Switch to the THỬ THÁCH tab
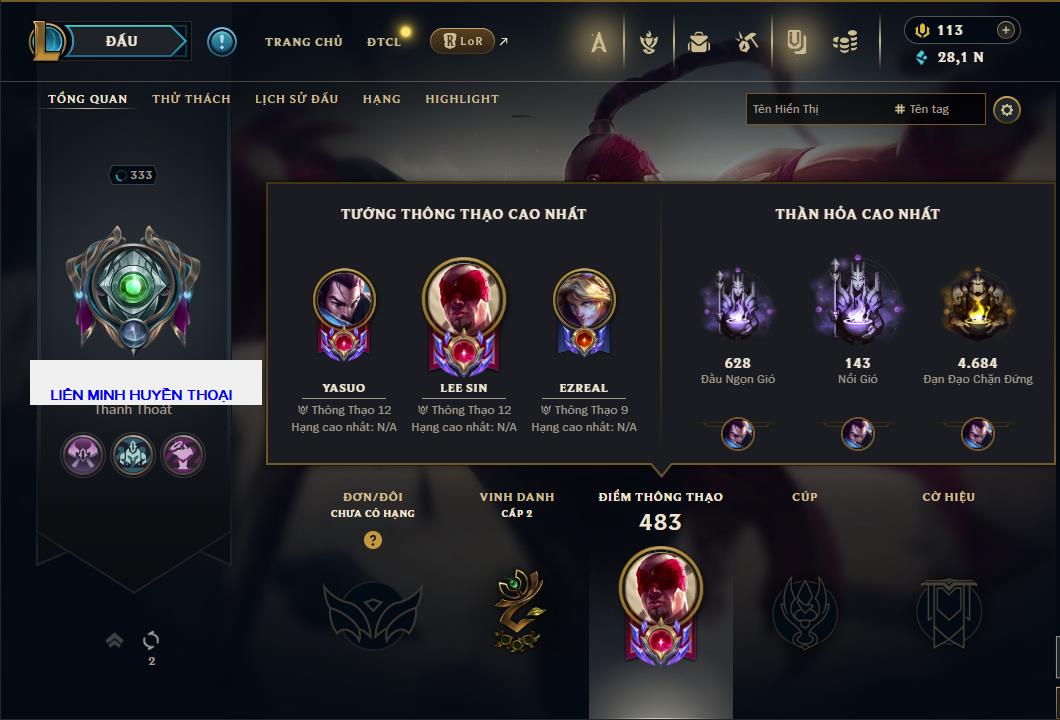This screenshot has width=1060, height=720. [191, 99]
